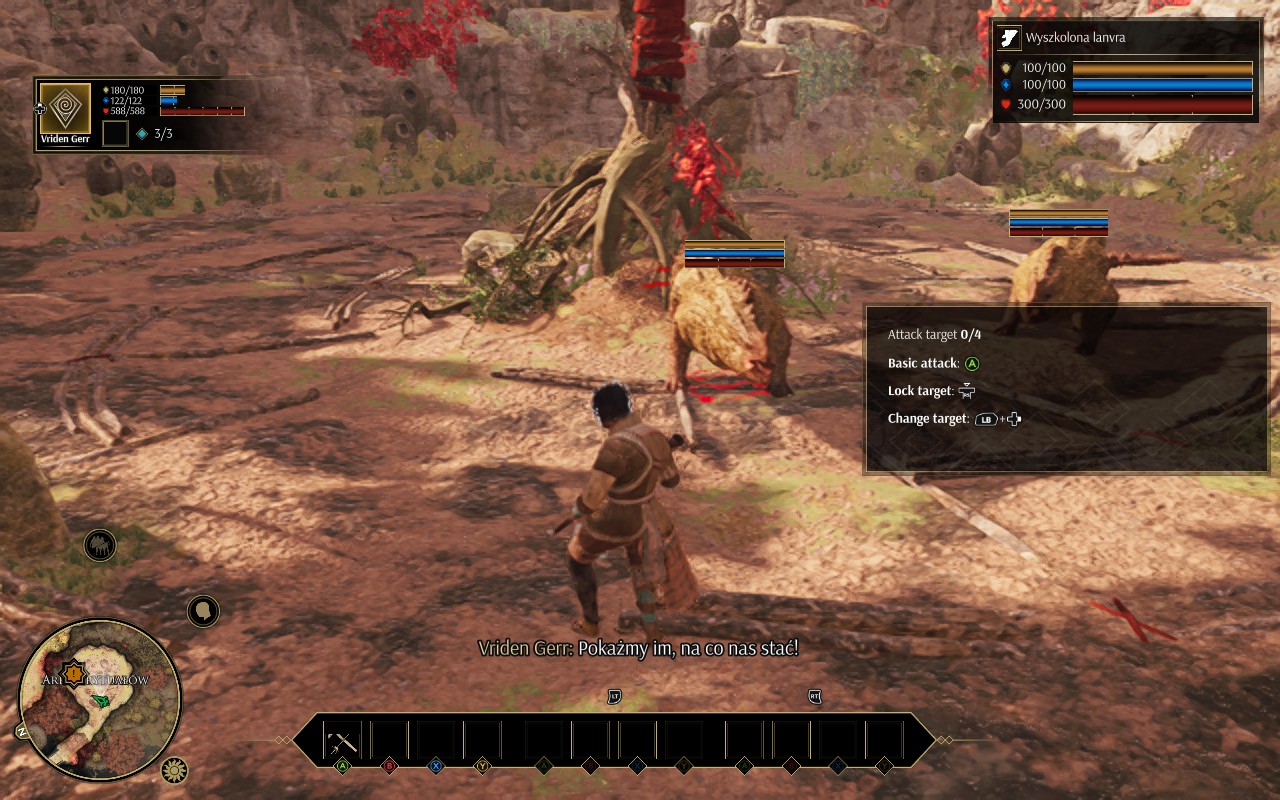Select Vriden Gerr's character portrait
This screenshot has height=800, width=1280.
(65, 108)
